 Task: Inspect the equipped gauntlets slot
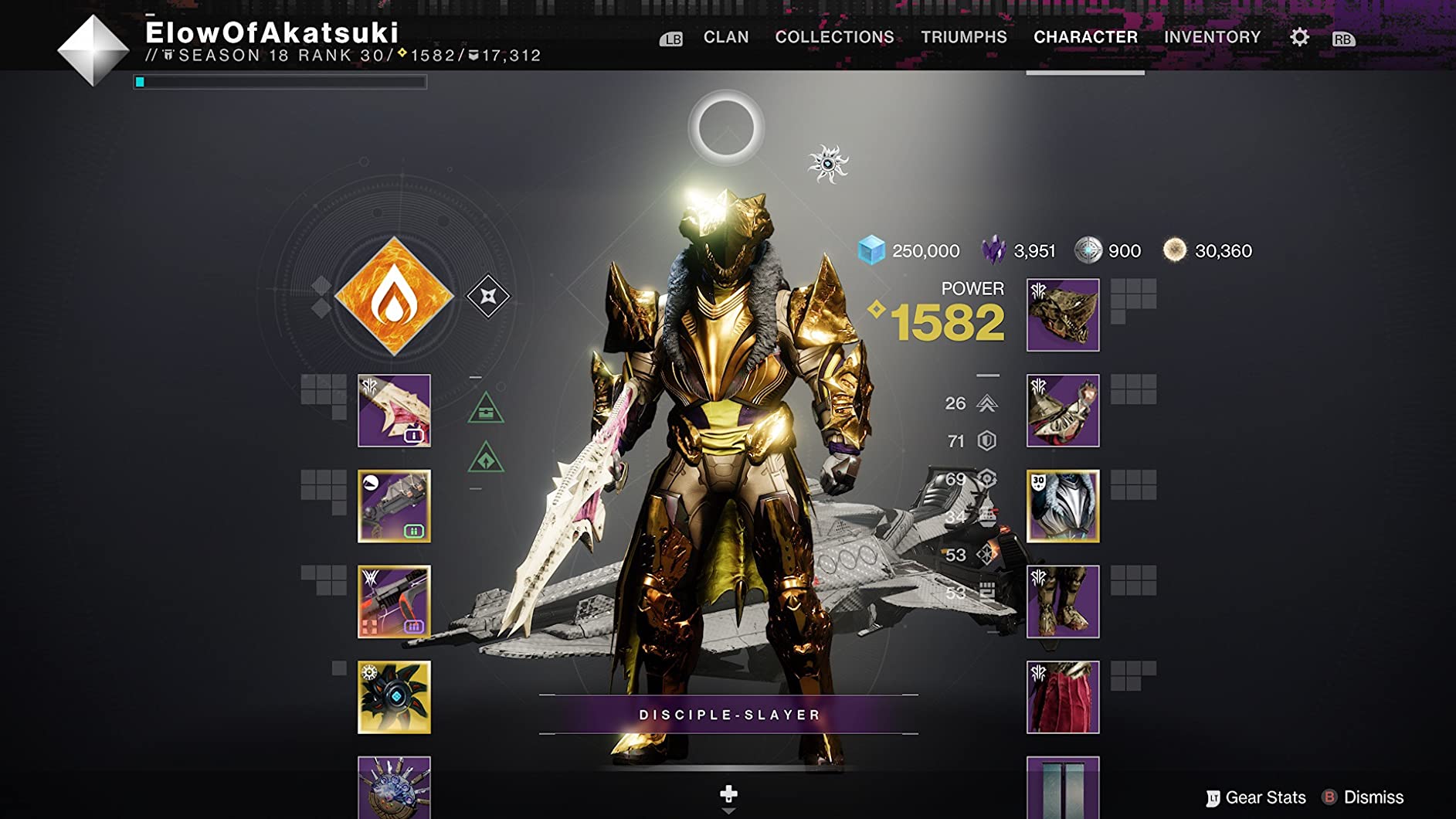pyautogui.click(x=1062, y=410)
